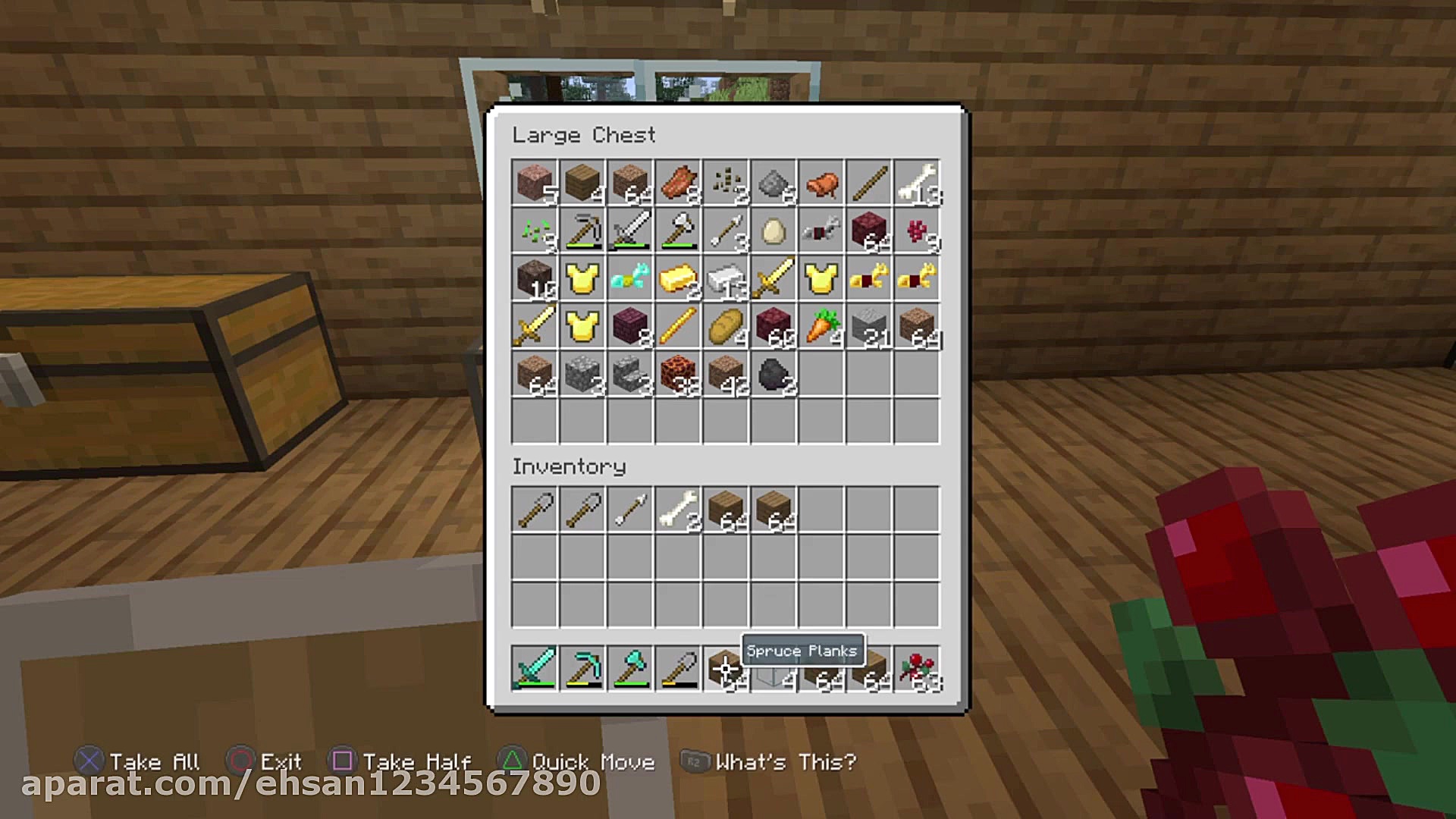This screenshot has height=819, width=1456.
Task: Select the glass stack in the hotbar
Action: pyautogui.click(x=773, y=673)
